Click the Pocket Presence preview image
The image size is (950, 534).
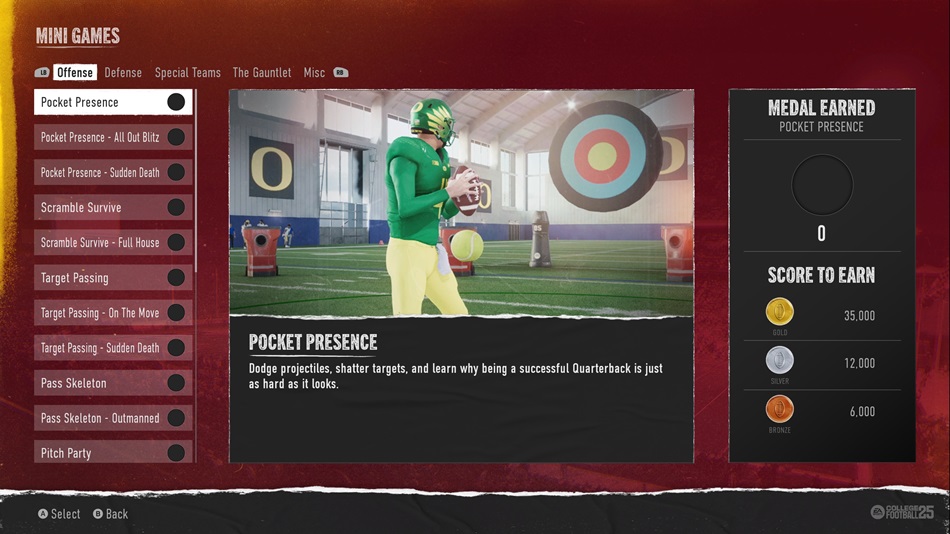click(x=461, y=202)
